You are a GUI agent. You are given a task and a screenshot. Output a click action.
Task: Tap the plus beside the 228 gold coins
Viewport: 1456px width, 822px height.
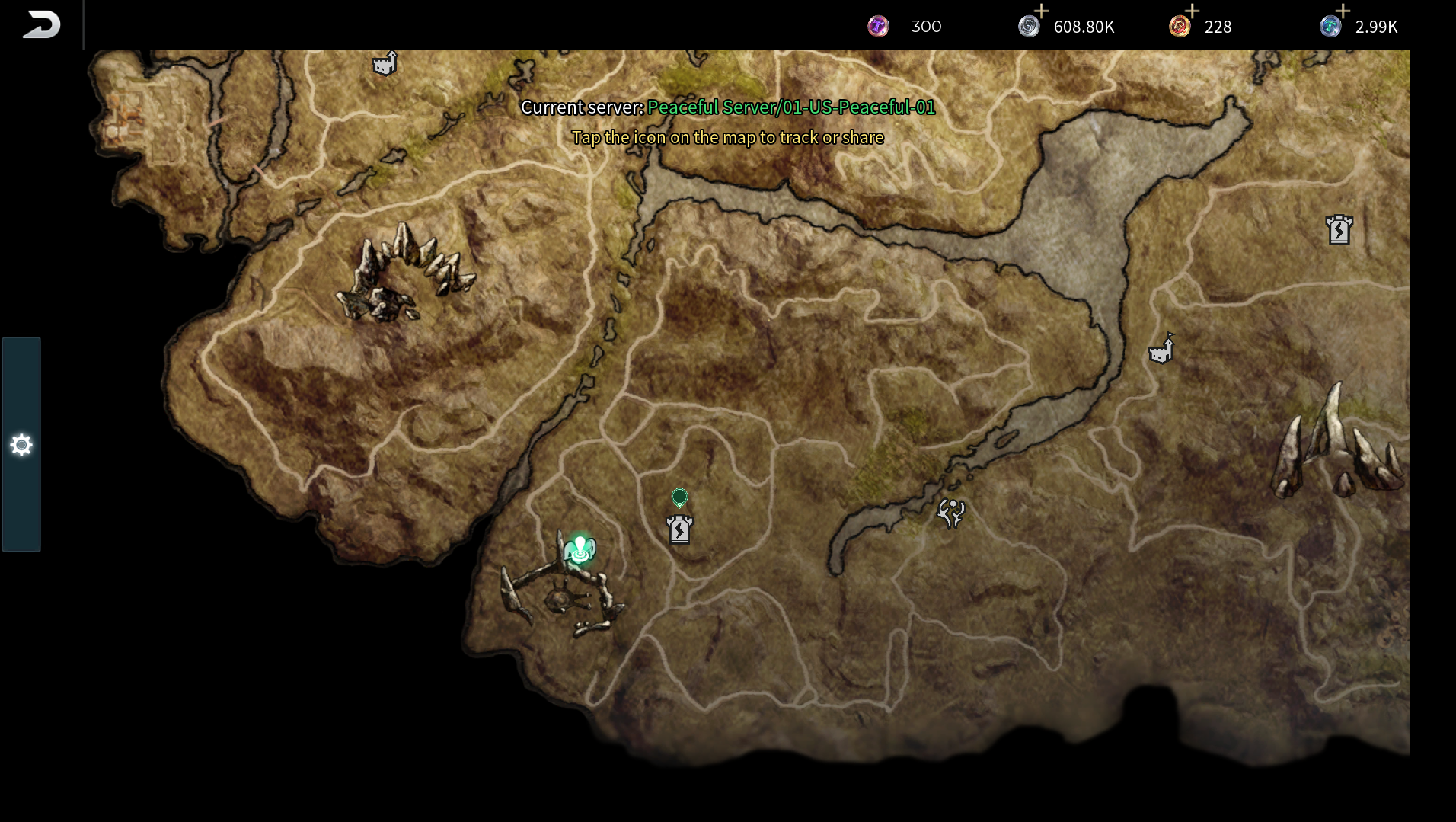(1192, 12)
